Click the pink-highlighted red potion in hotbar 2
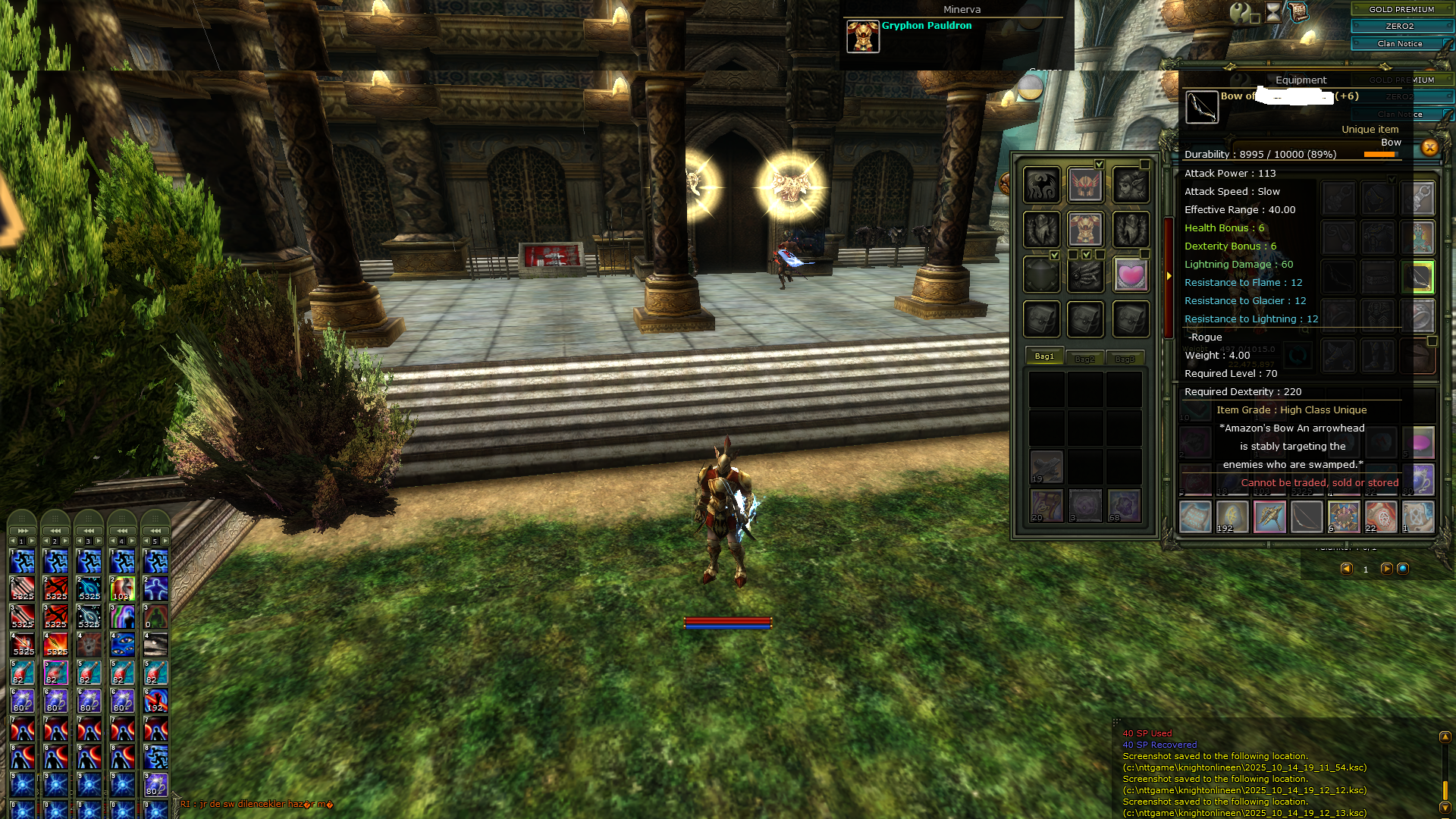1456x819 pixels. [56, 673]
